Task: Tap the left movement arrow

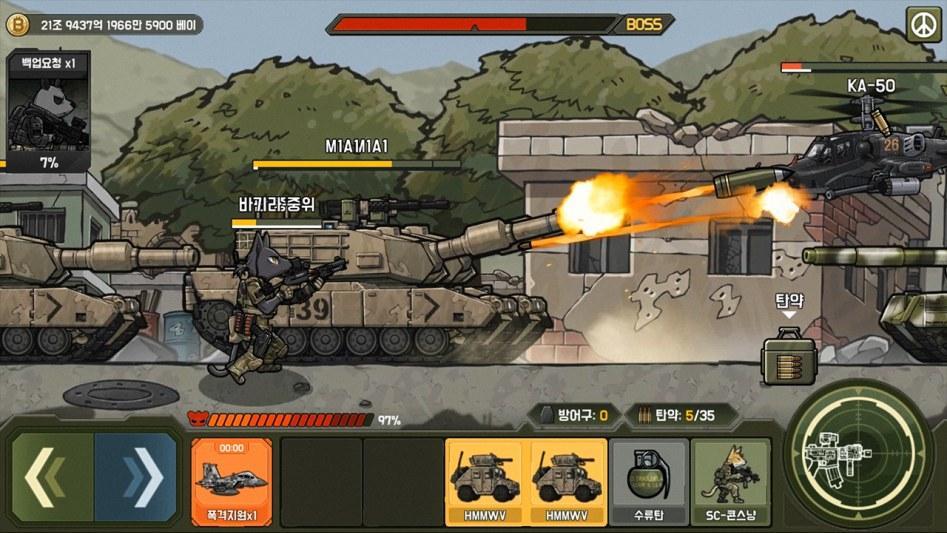Action: pyautogui.click(x=50, y=477)
